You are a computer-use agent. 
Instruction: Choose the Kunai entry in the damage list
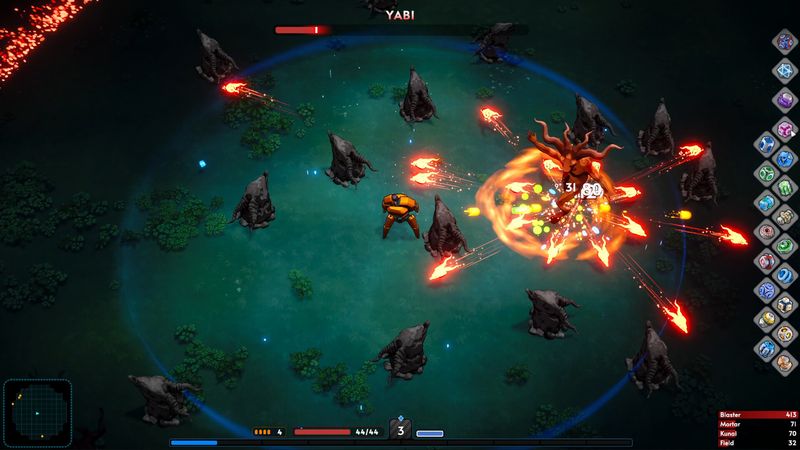pos(758,434)
